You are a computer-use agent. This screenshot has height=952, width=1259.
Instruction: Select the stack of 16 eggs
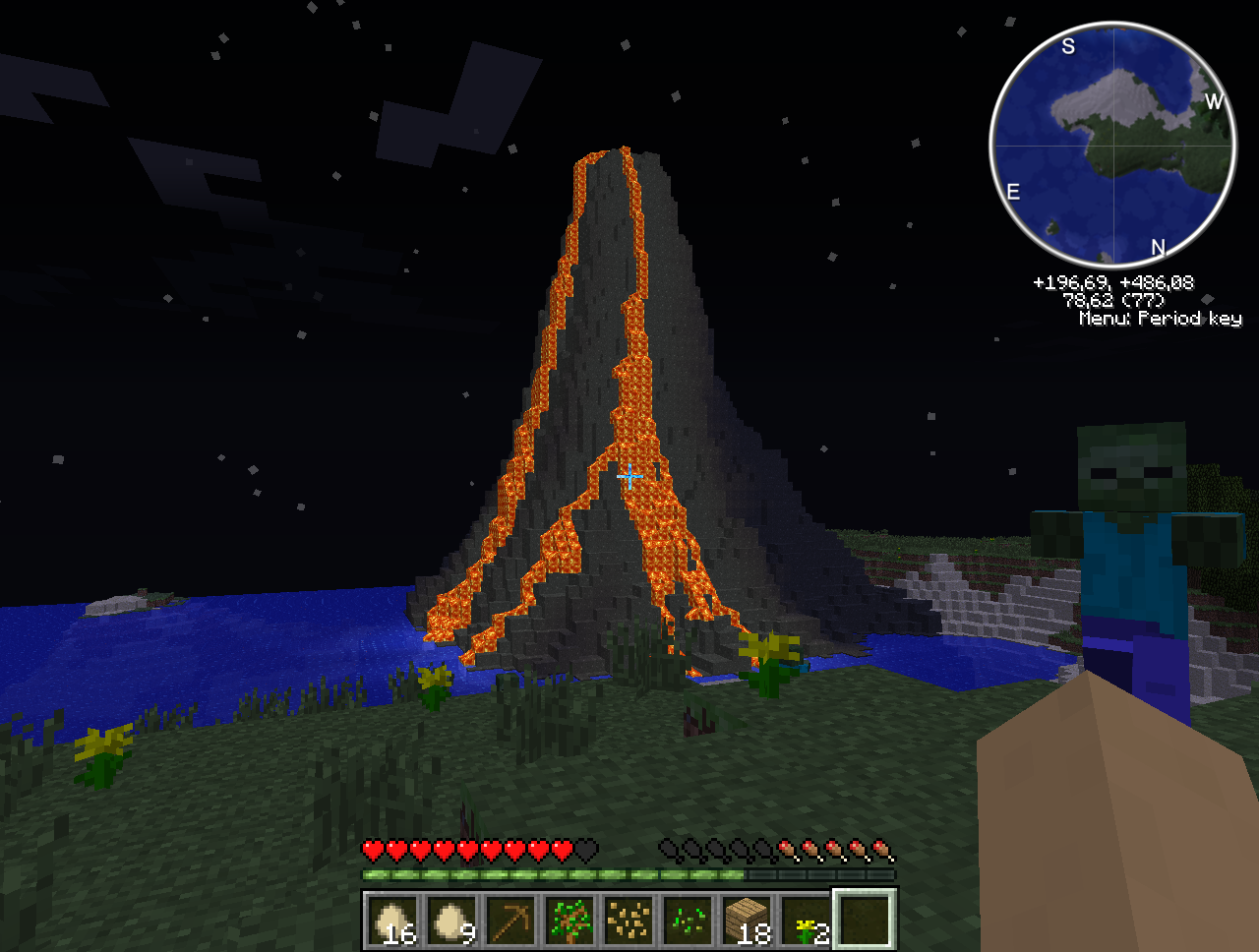[392, 921]
